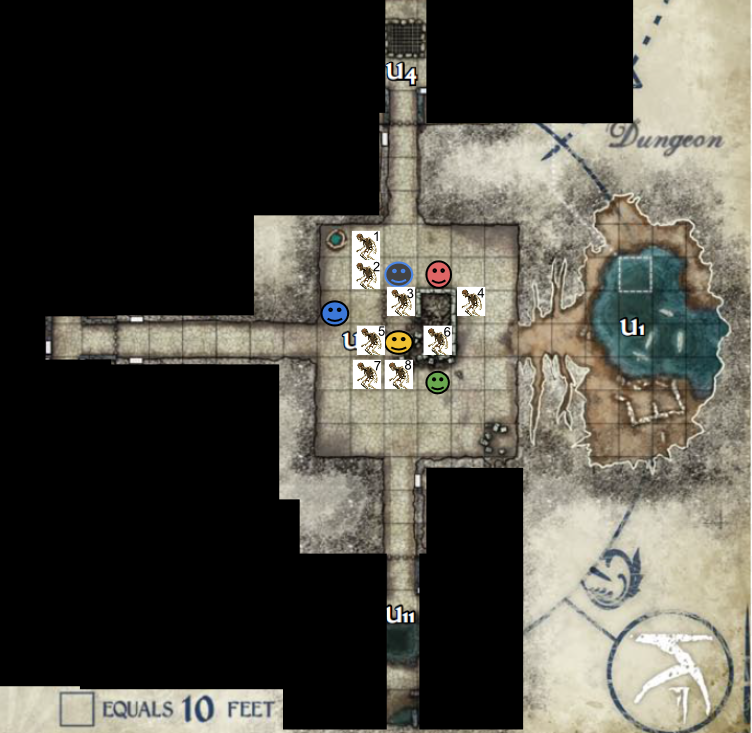Select skeleton token number 1
This screenshot has height=733, width=752.
click(368, 243)
